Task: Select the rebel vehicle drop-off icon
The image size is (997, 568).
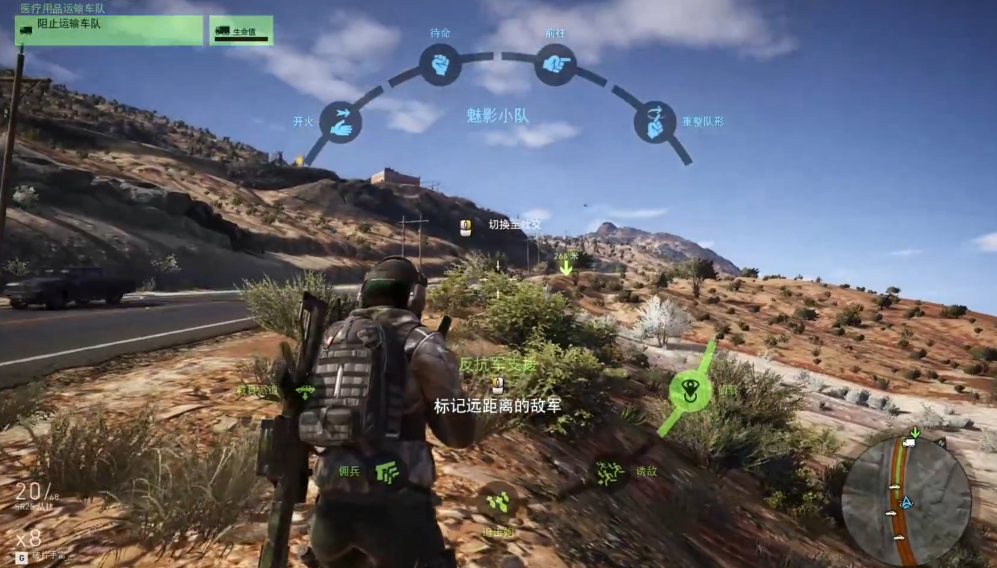Action: coord(304,390)
